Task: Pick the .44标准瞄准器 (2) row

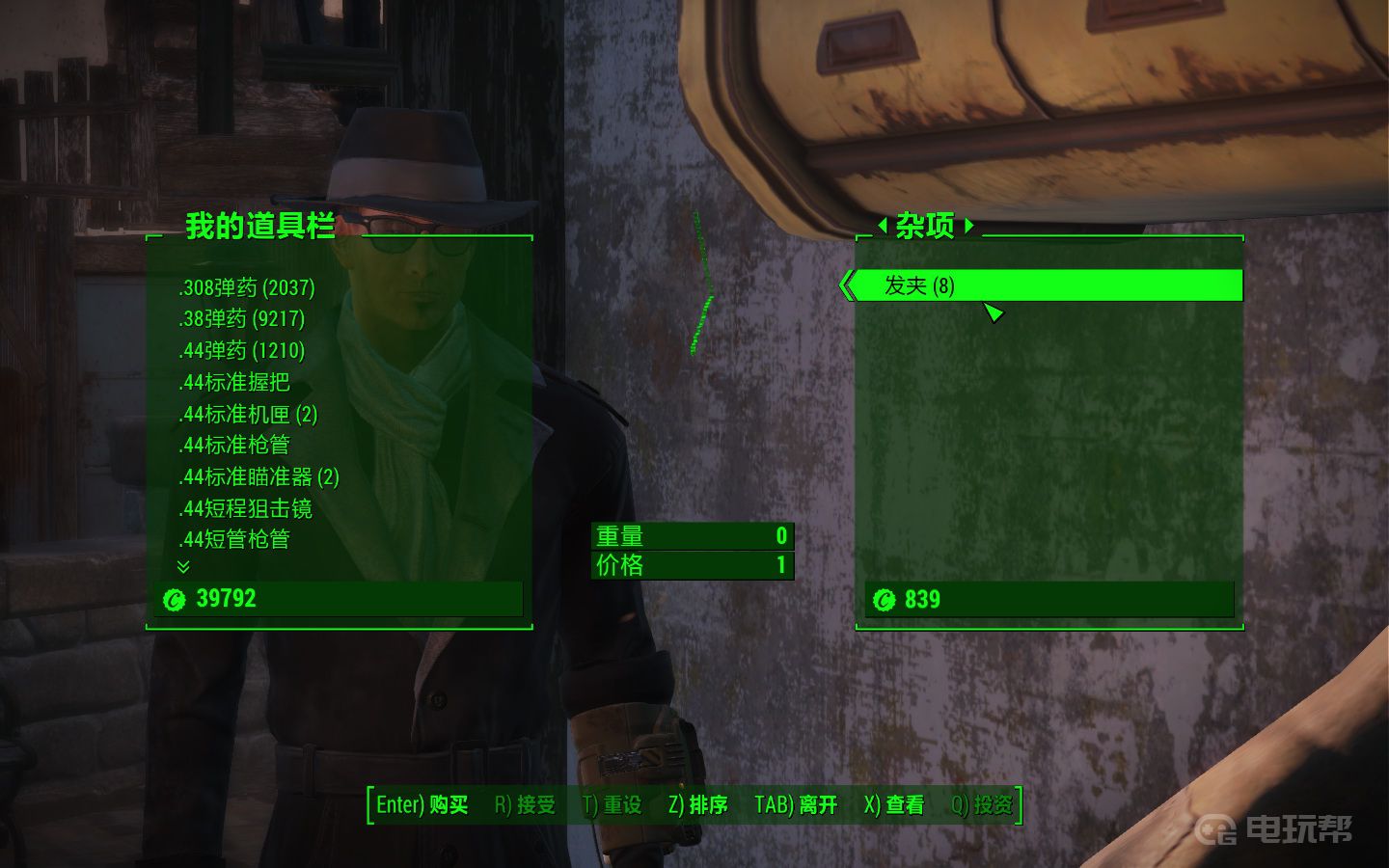Action: 259,476
